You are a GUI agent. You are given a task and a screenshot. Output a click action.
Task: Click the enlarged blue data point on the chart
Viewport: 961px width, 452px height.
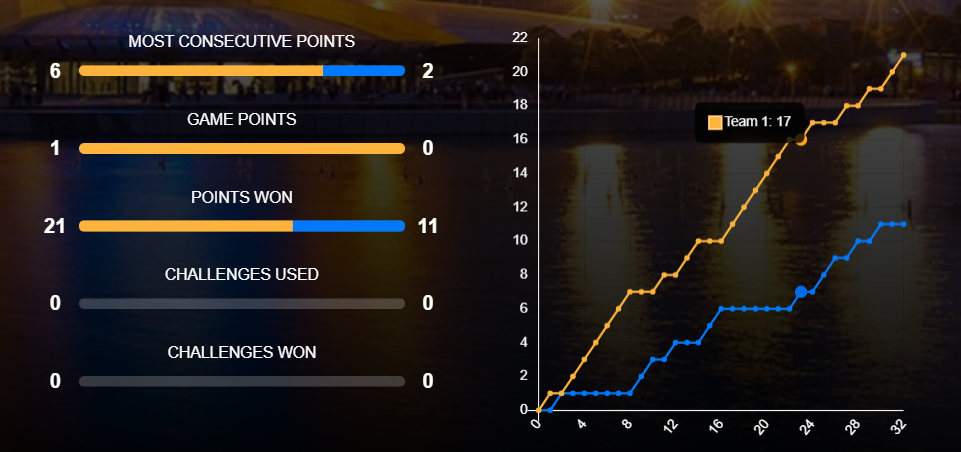[801, 291]
